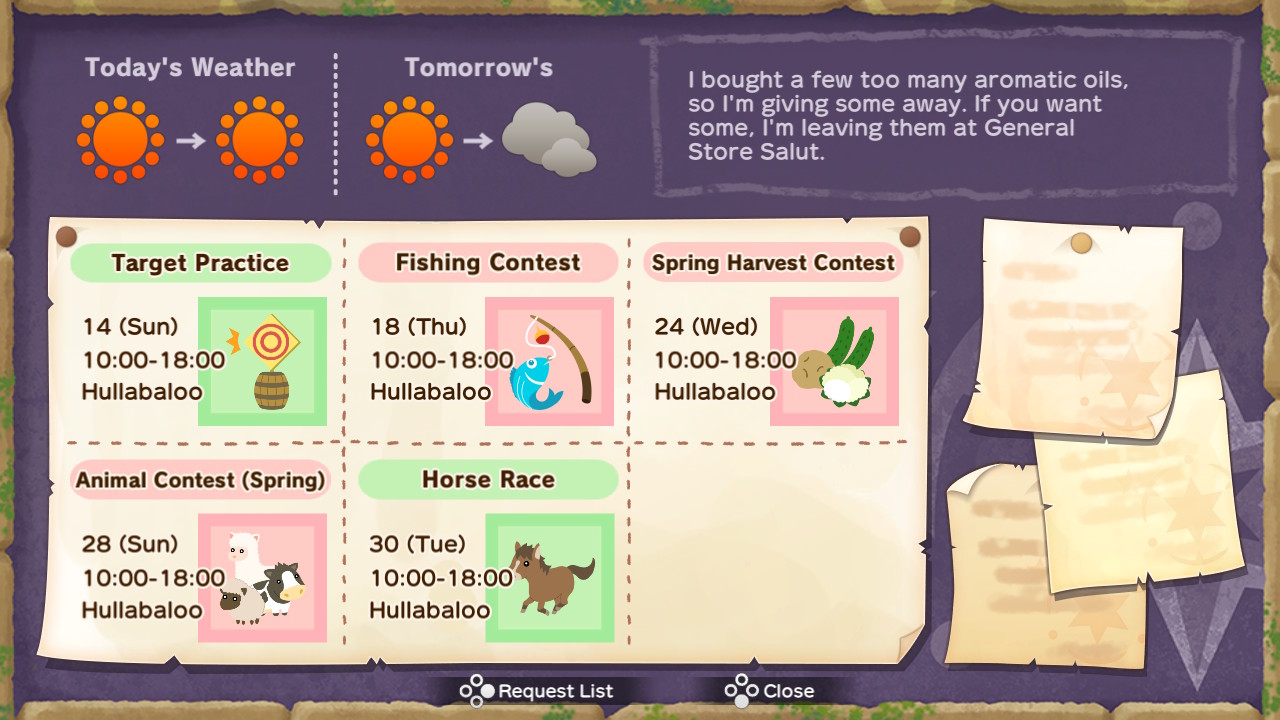Select the Fishing Contest event header
Viewport: 1280px width, 720px height.
pos(487,262)
